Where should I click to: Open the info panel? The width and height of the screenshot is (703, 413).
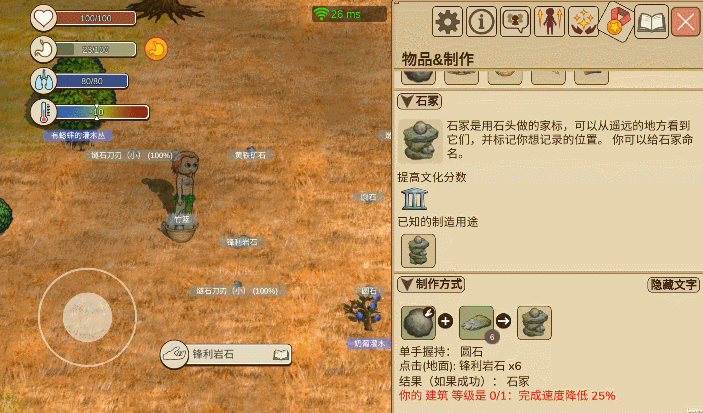pyautogui.click(x=482, y=21)
